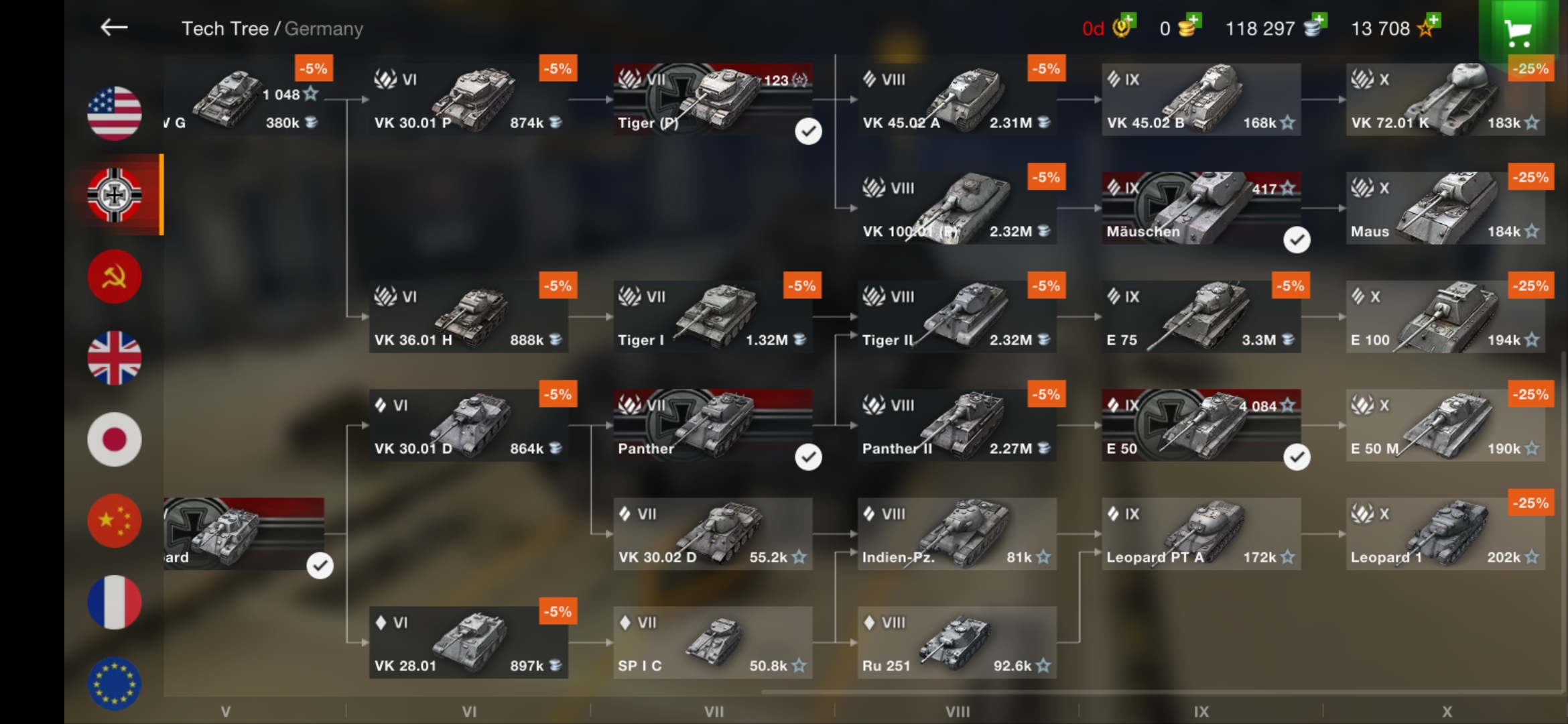
Task: Select the USA nation flag
Action: (x=114, y=114)
